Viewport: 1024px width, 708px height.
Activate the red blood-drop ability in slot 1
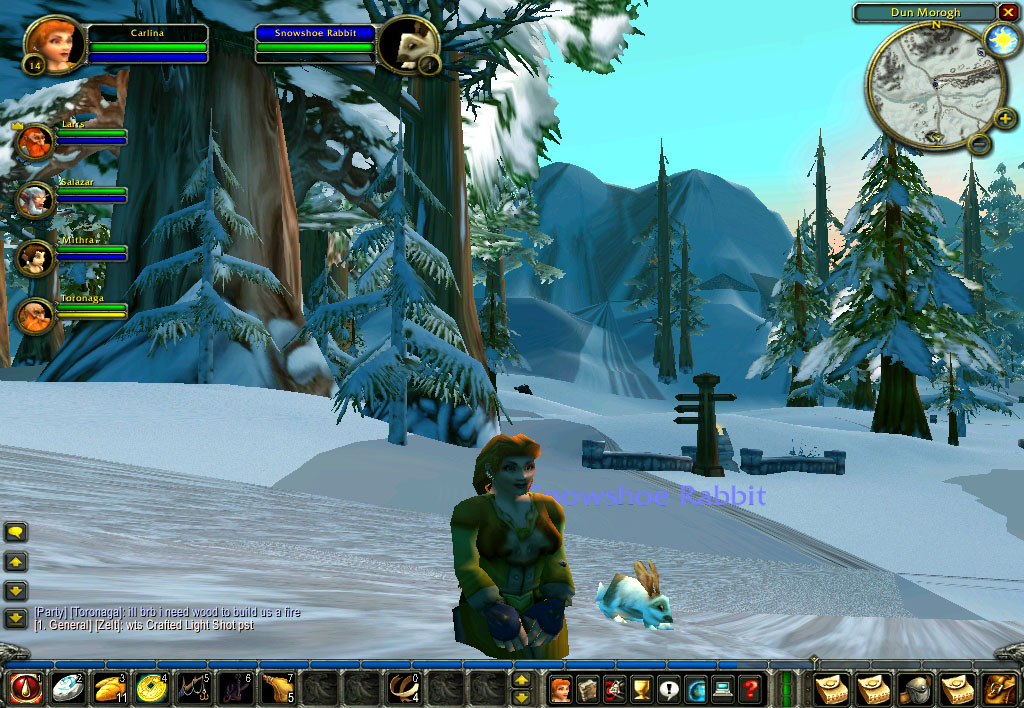[24, 688]
